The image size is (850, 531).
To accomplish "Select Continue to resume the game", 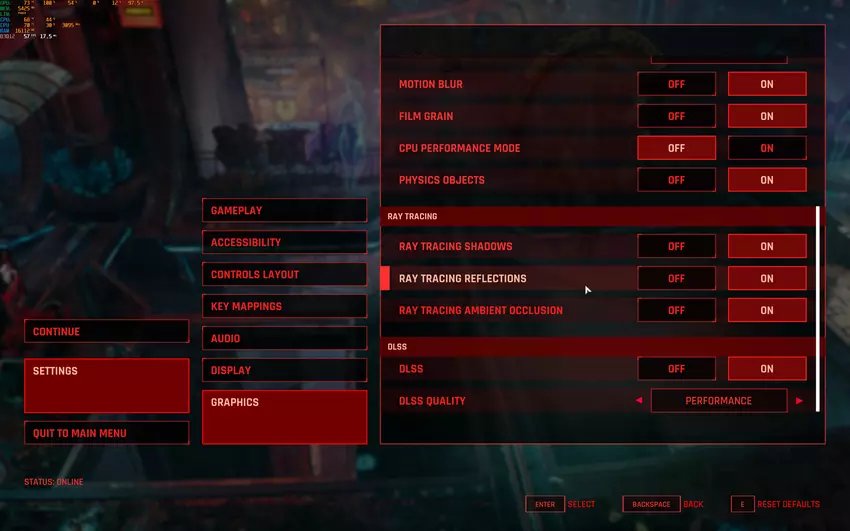I will pyautogui.click(x=106, y=332).
